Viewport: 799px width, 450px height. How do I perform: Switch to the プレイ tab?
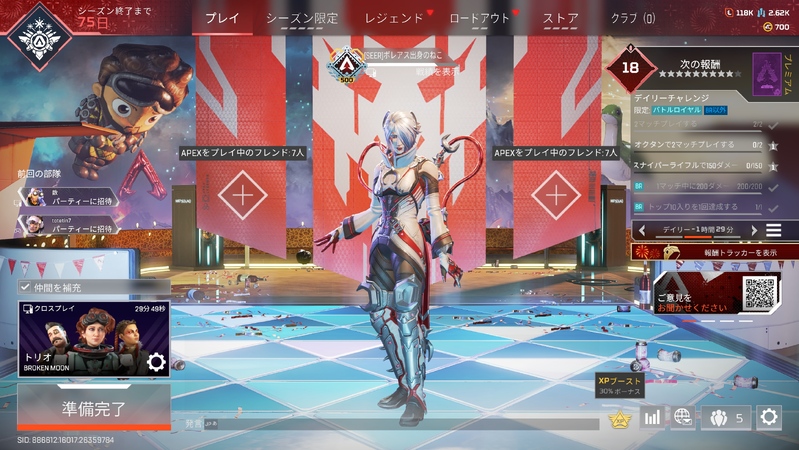pos(222,18)
